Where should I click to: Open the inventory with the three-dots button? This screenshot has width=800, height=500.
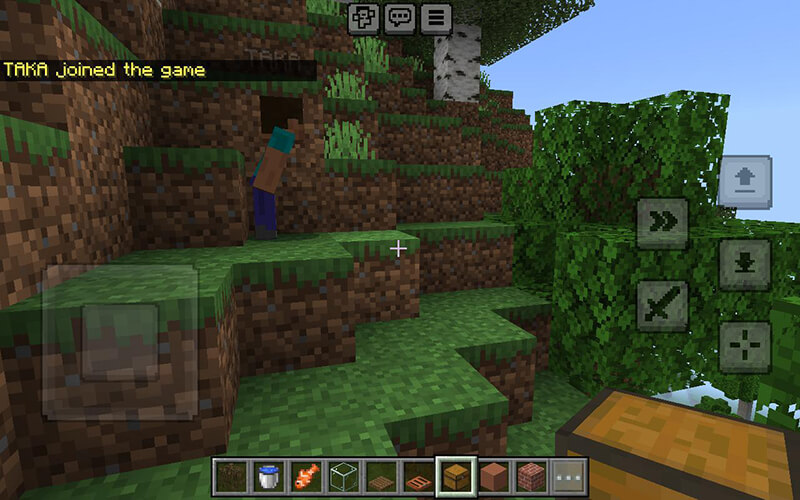coord(568,475)
